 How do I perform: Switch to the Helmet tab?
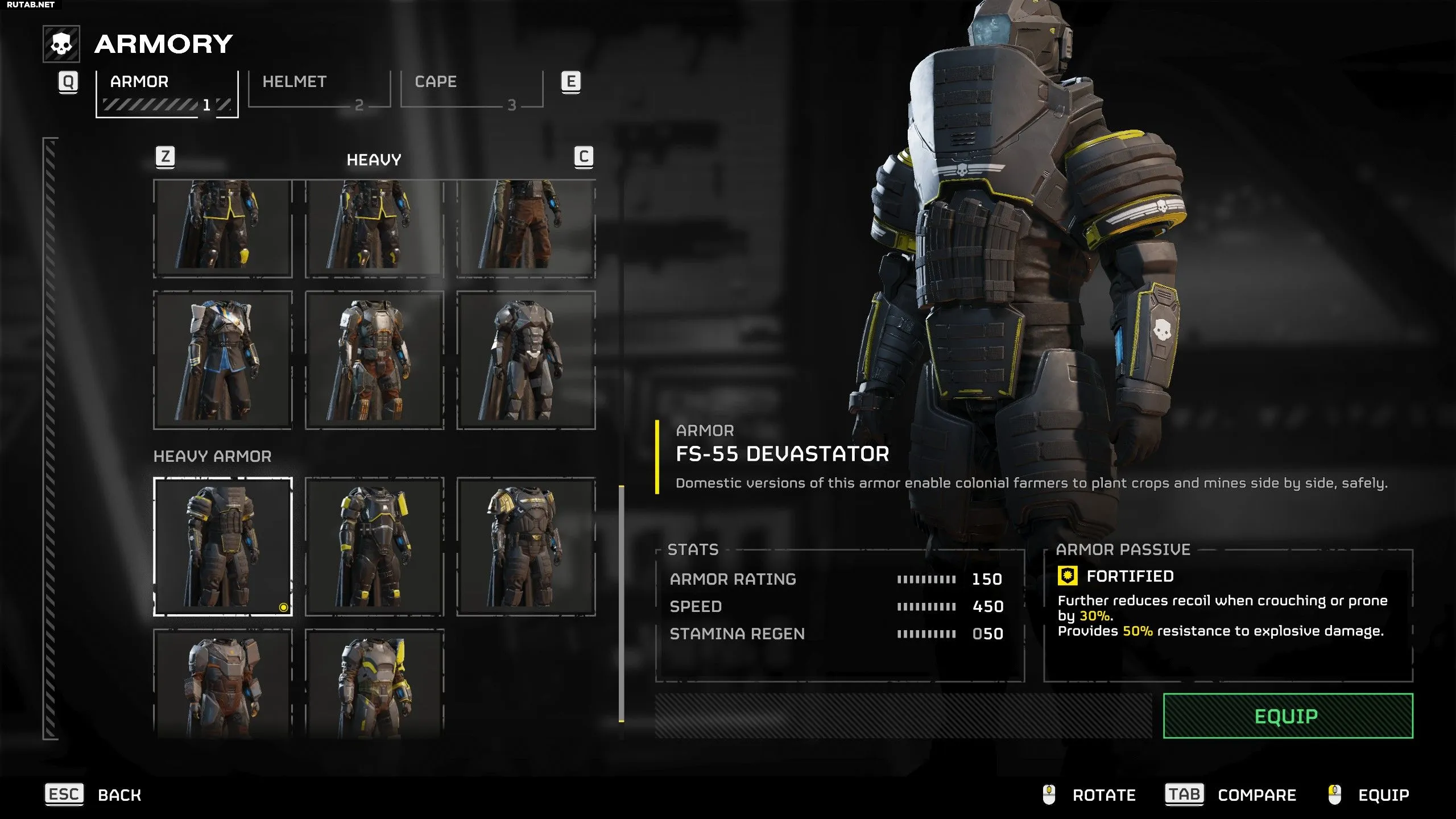click(x=319, y=89)
